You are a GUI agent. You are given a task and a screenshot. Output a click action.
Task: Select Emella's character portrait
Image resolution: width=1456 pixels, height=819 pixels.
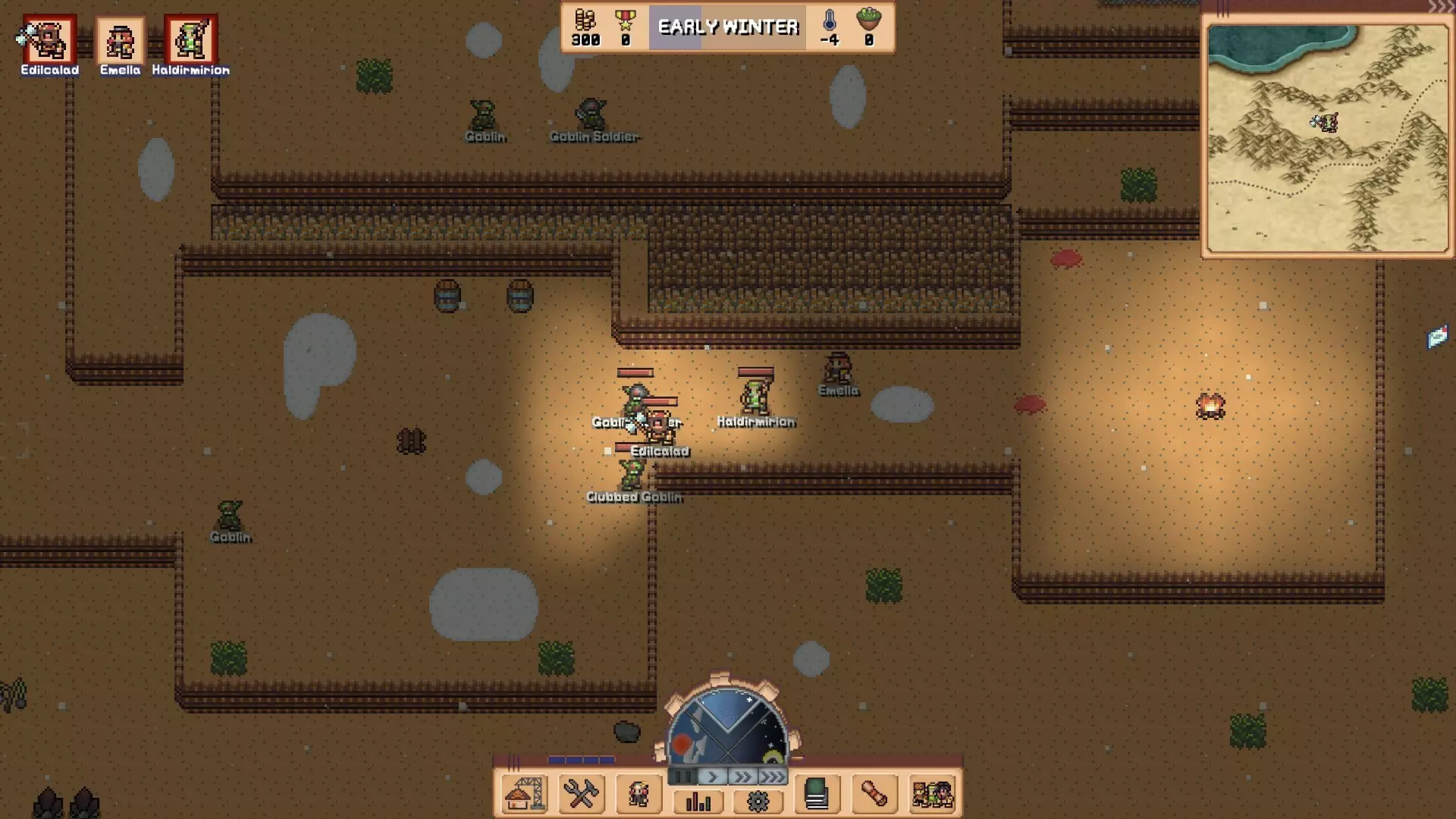pyautogui.click(x=120, y=39)
